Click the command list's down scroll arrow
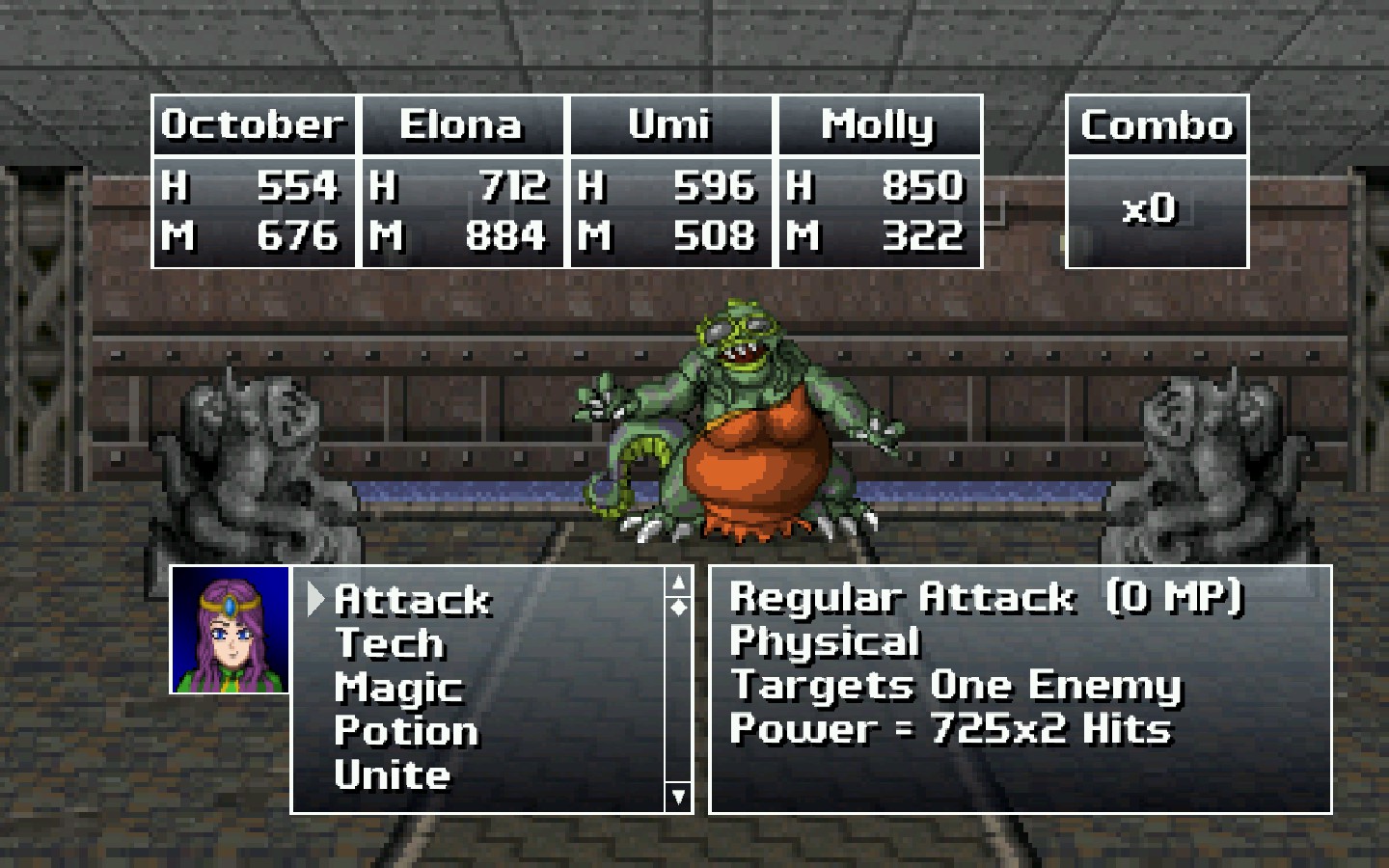 [x=679, y=797]
